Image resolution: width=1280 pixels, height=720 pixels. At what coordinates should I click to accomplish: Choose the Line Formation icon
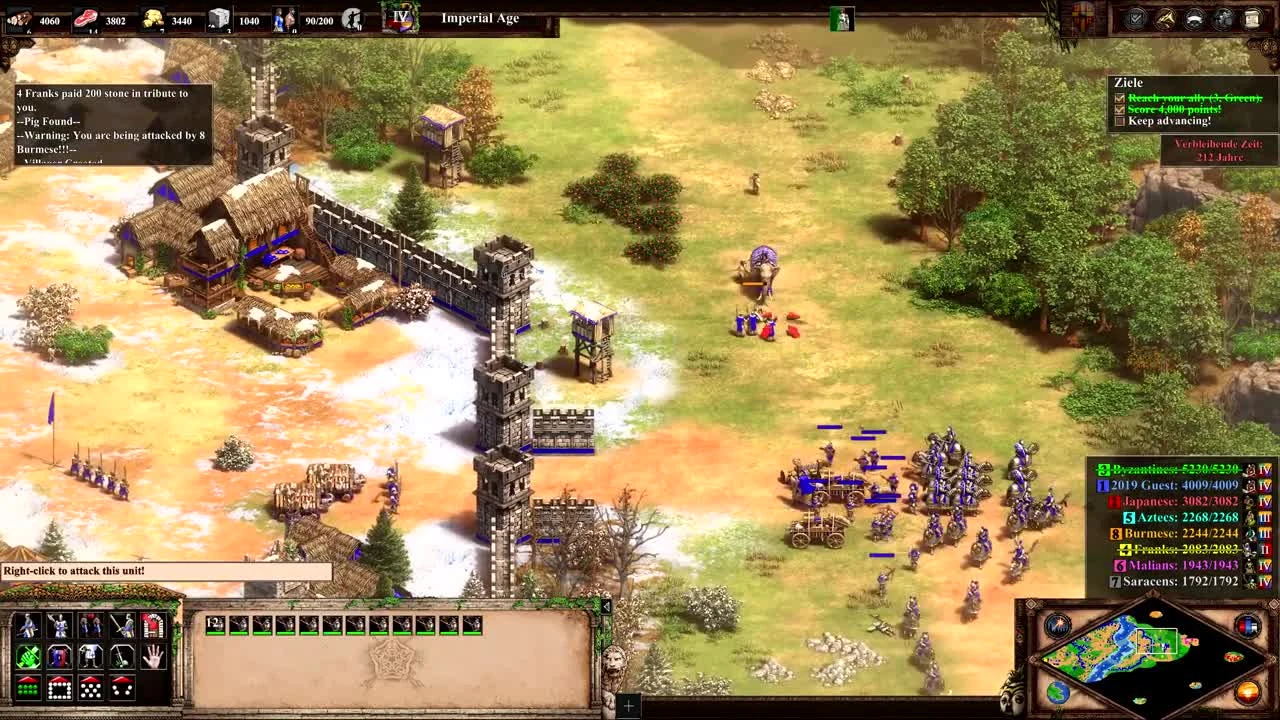point(27,688)
